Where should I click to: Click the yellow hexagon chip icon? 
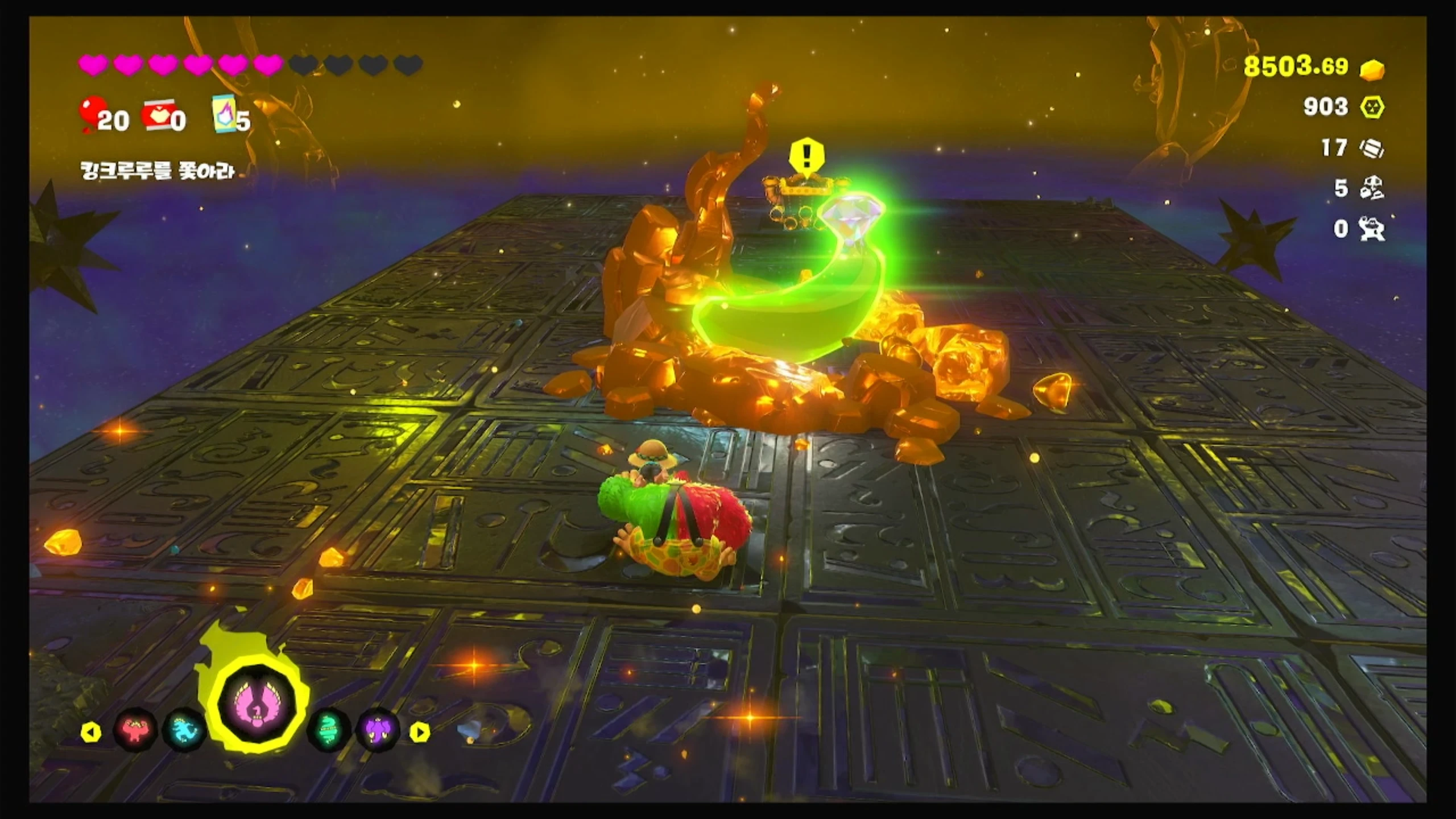click(1372, 107)
